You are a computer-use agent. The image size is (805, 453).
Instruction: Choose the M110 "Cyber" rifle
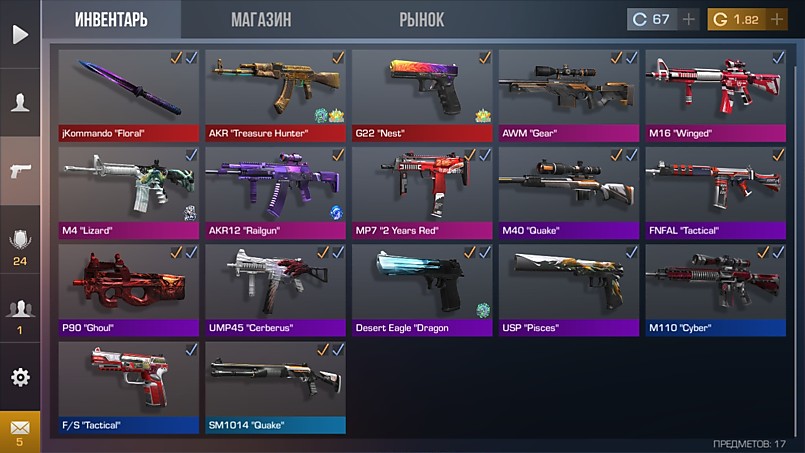715,289
